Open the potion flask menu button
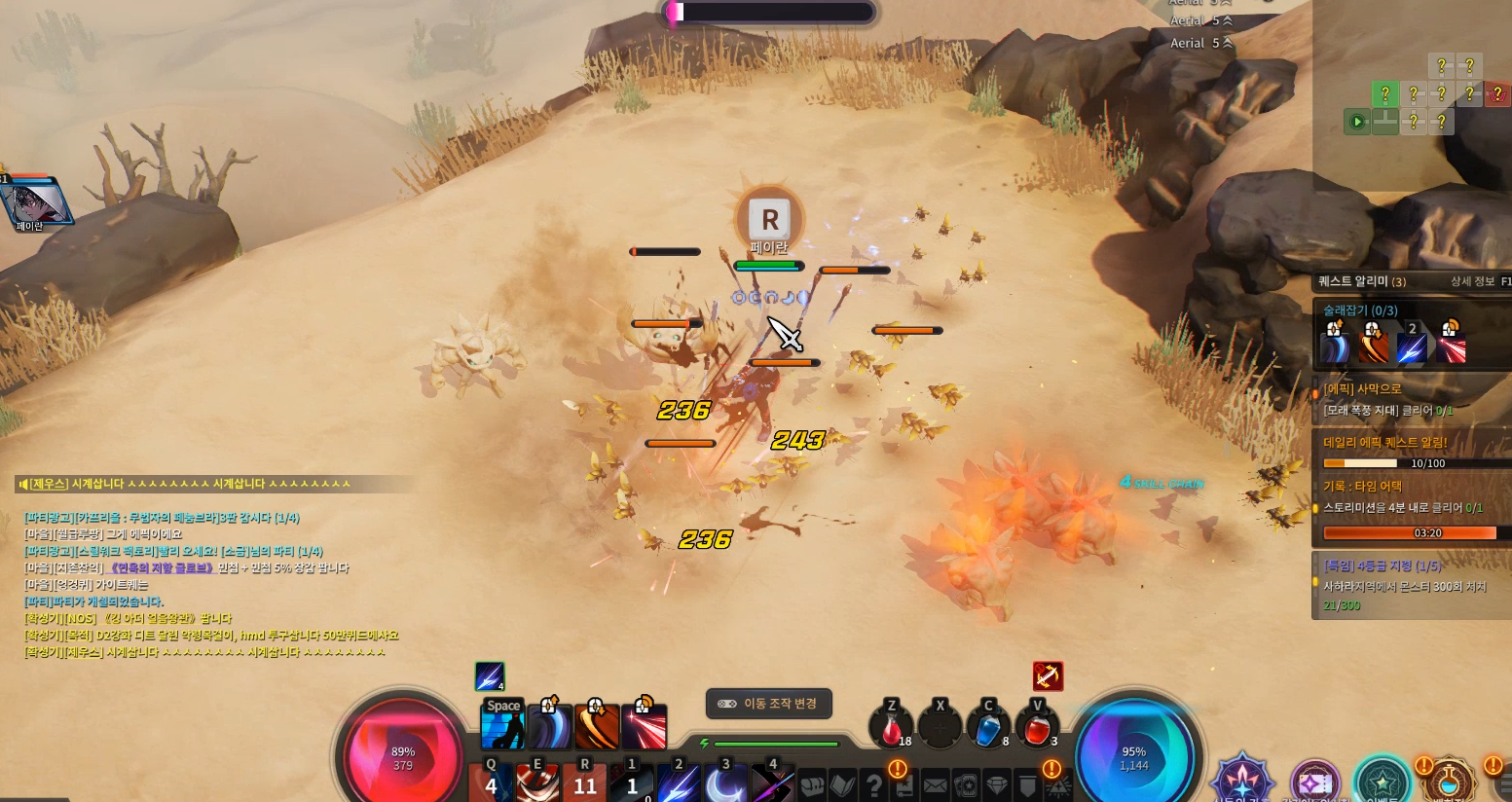The height and width of the screenshot is (802, 1512). pyautogui.click(x=1449, y=782)
